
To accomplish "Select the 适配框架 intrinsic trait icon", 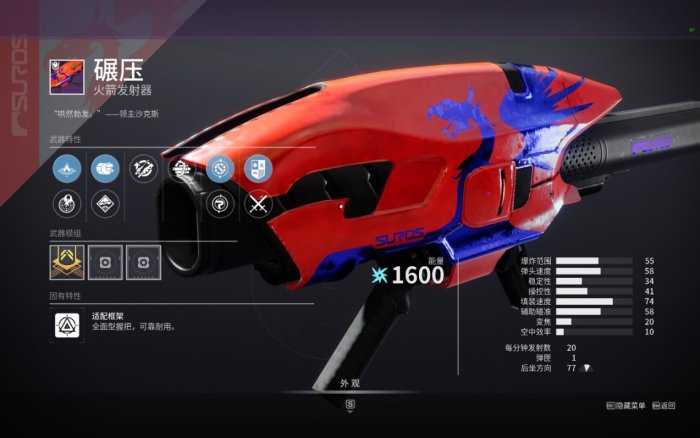I will 67,324.
